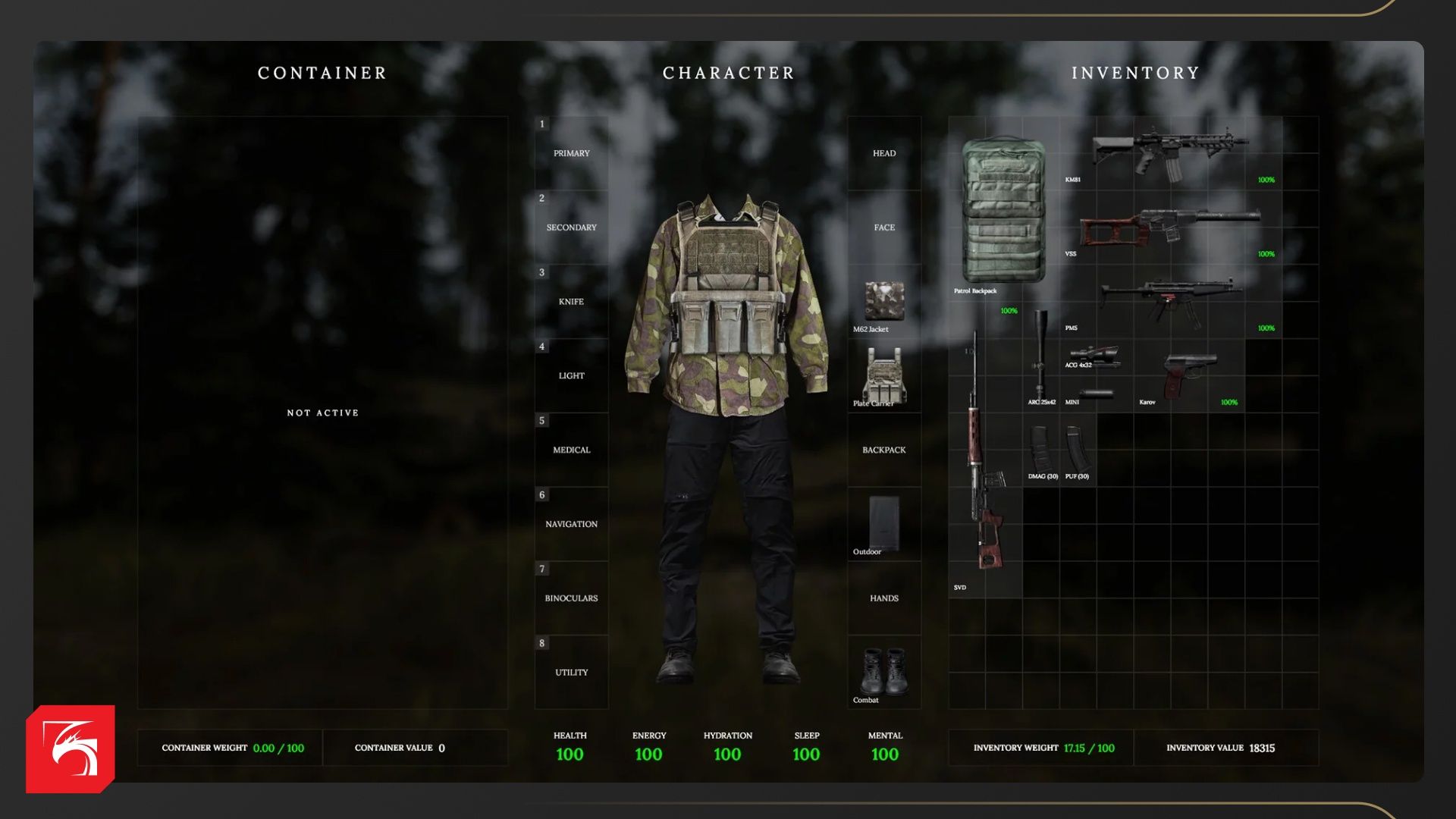The width and height of the screenshot is (1456, 819).
Task: Click the empty Head equipment slot
Action: 884,153
